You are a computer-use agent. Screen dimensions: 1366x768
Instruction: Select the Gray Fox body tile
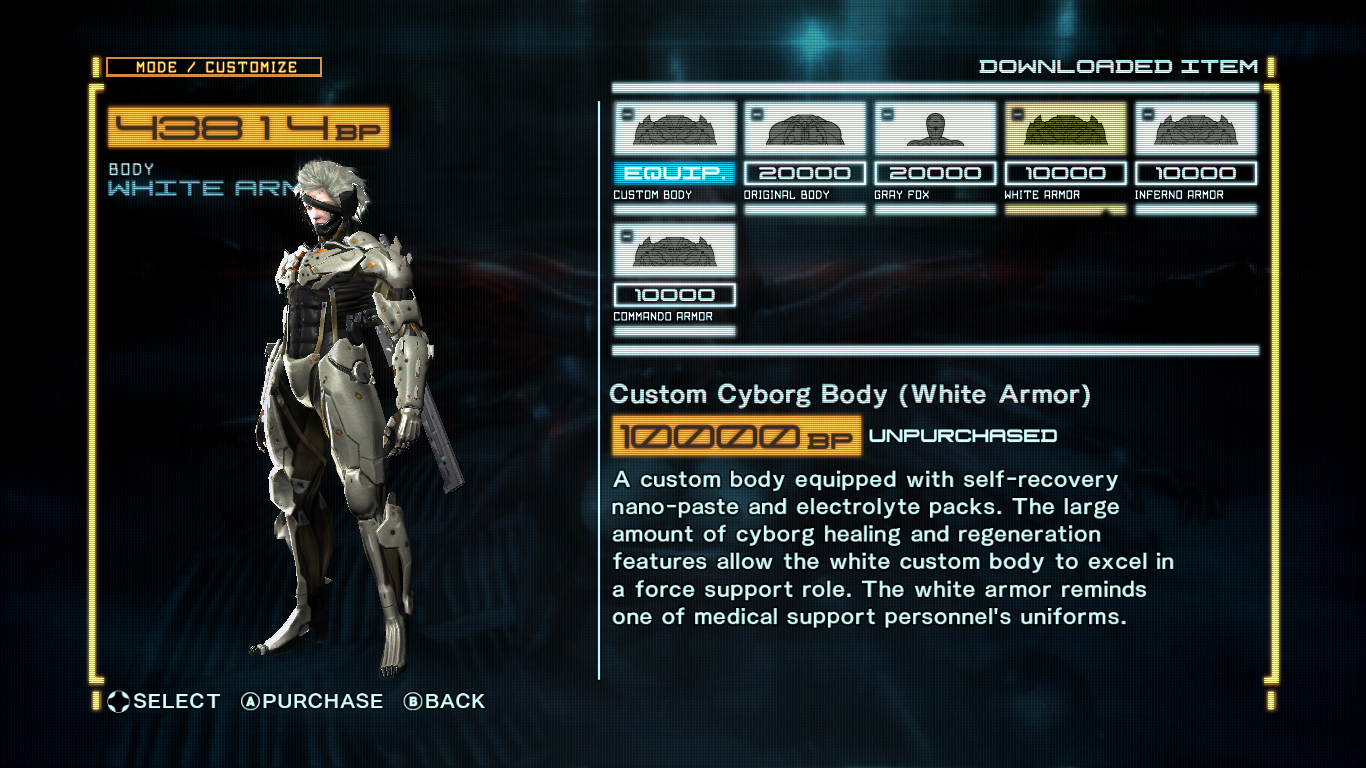click(935, 130)
